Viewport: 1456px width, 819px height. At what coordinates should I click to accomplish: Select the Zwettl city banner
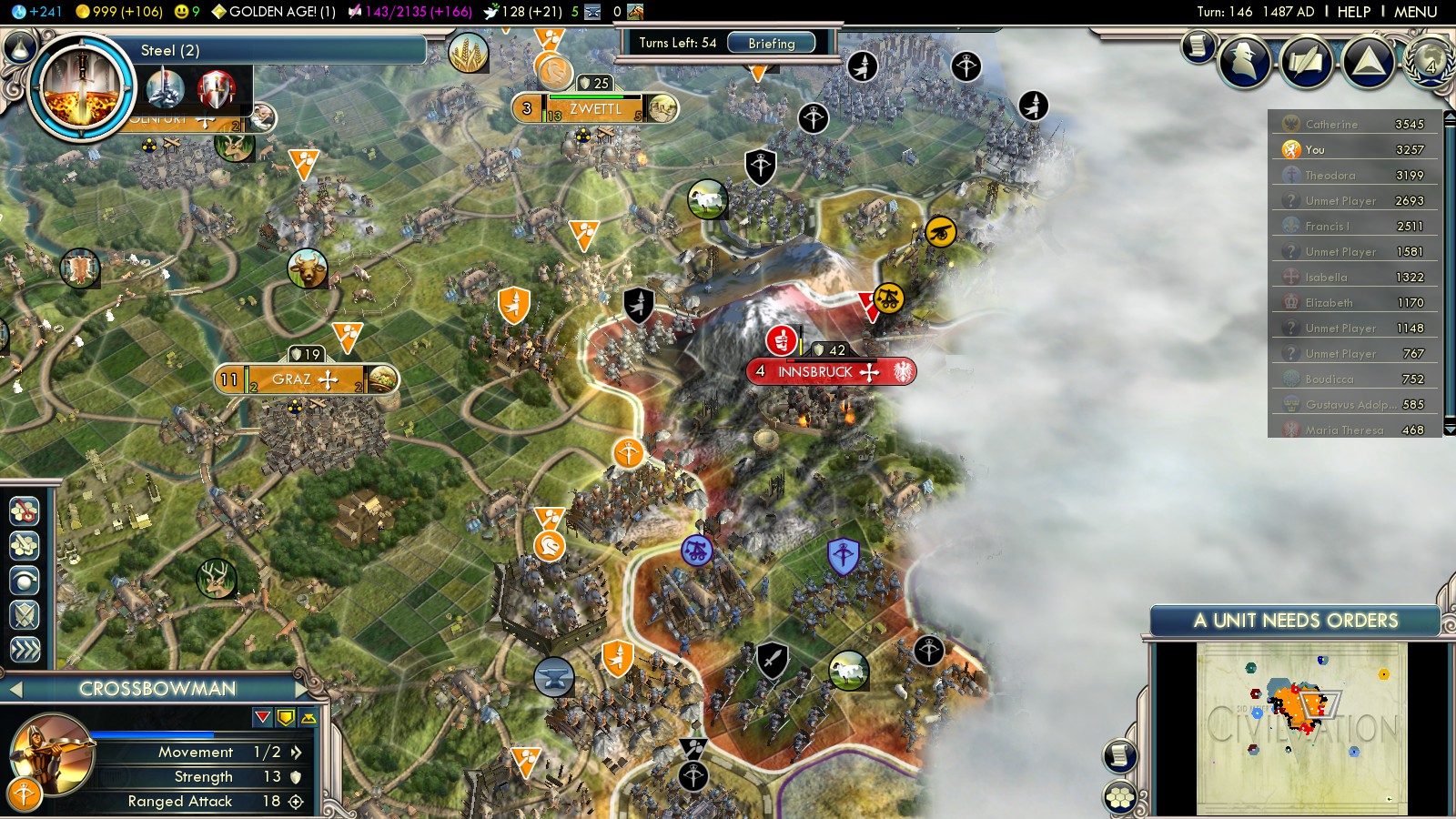pos(594,109)
